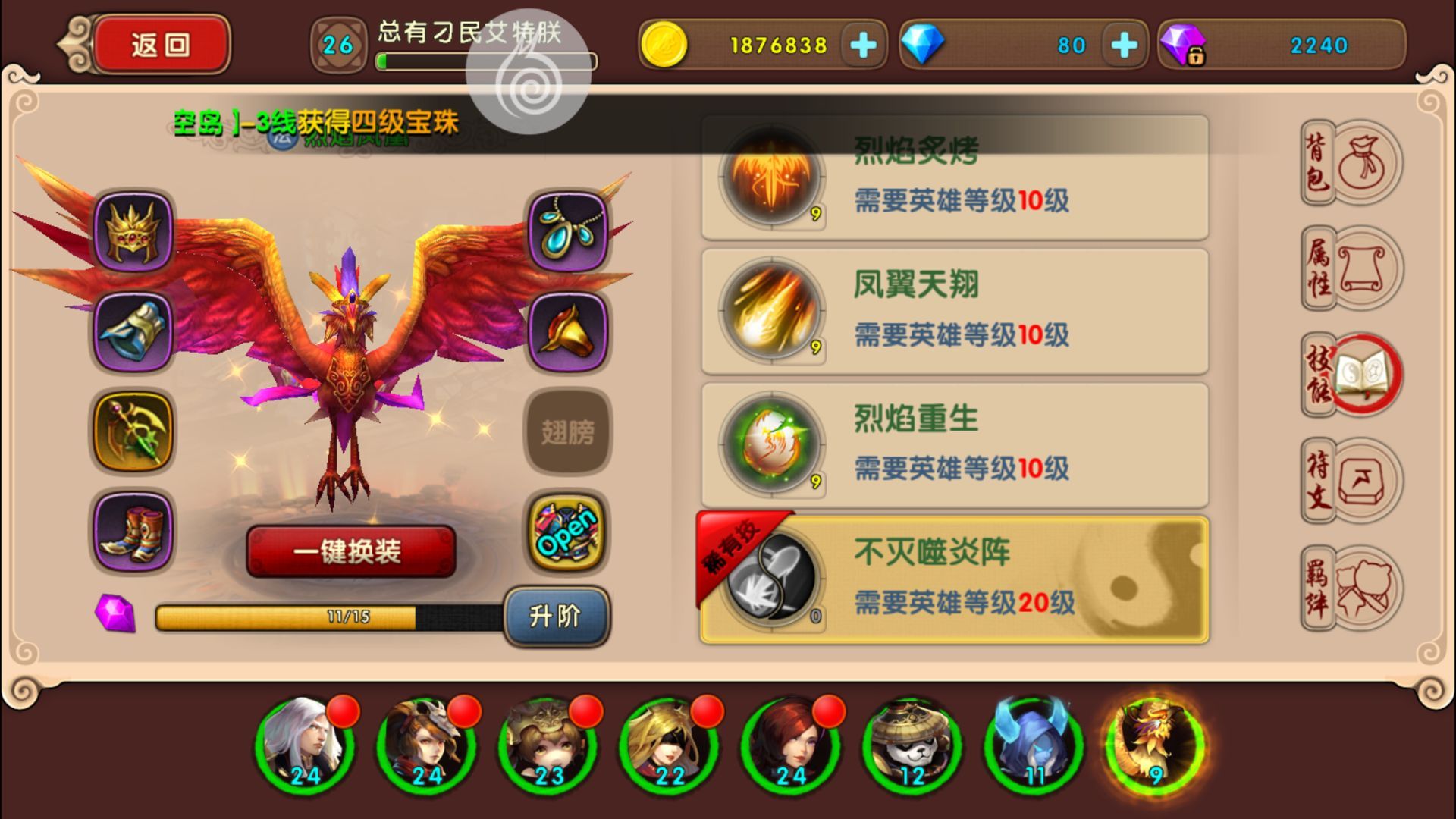This screenshot has width=1456, height=819.
Task: Activate 一键换装 quick equip button
Action: [x=350, y=551]
